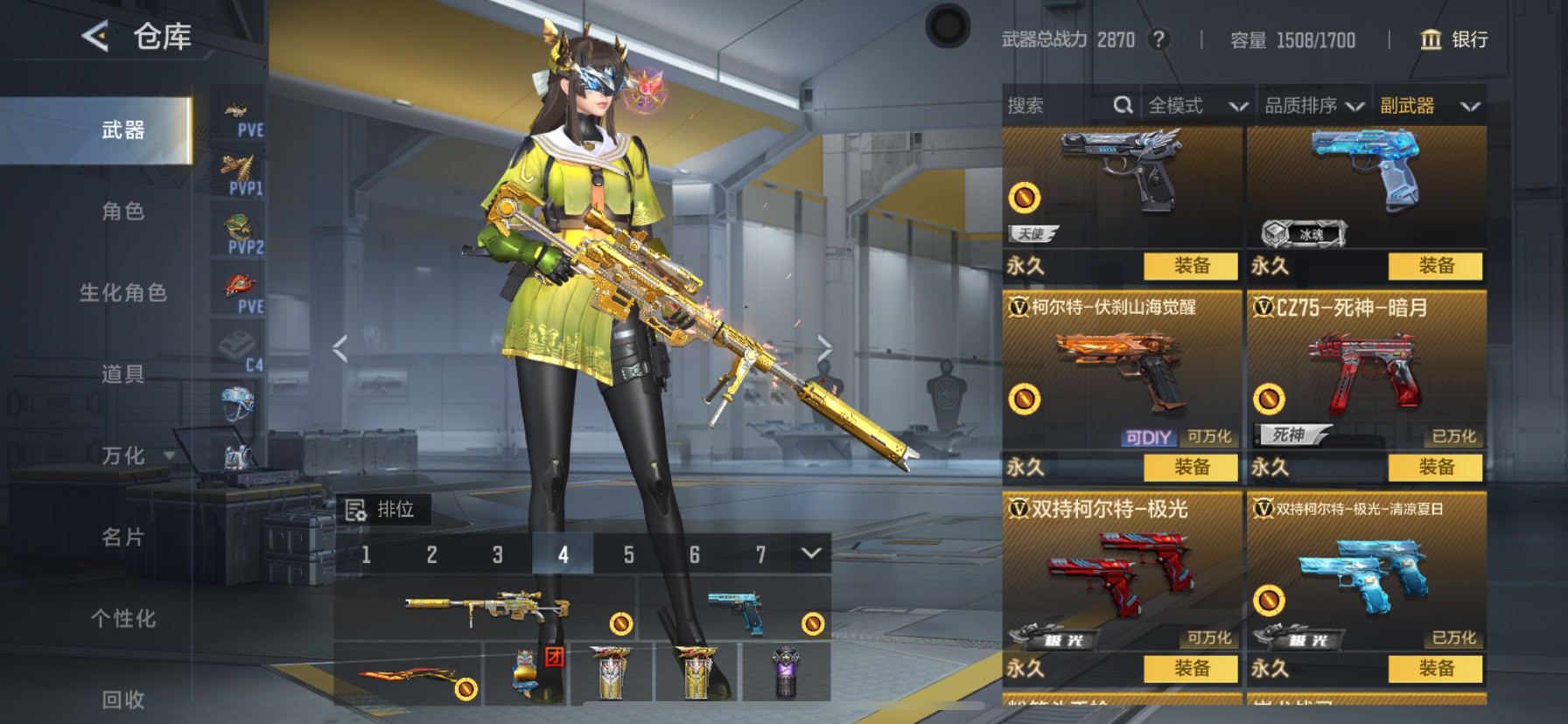Image resolution: width=1568 pixels, height=724 pixels.
Task: Select the equipped golden sniper rifle slot
Action: click(486, 608)
